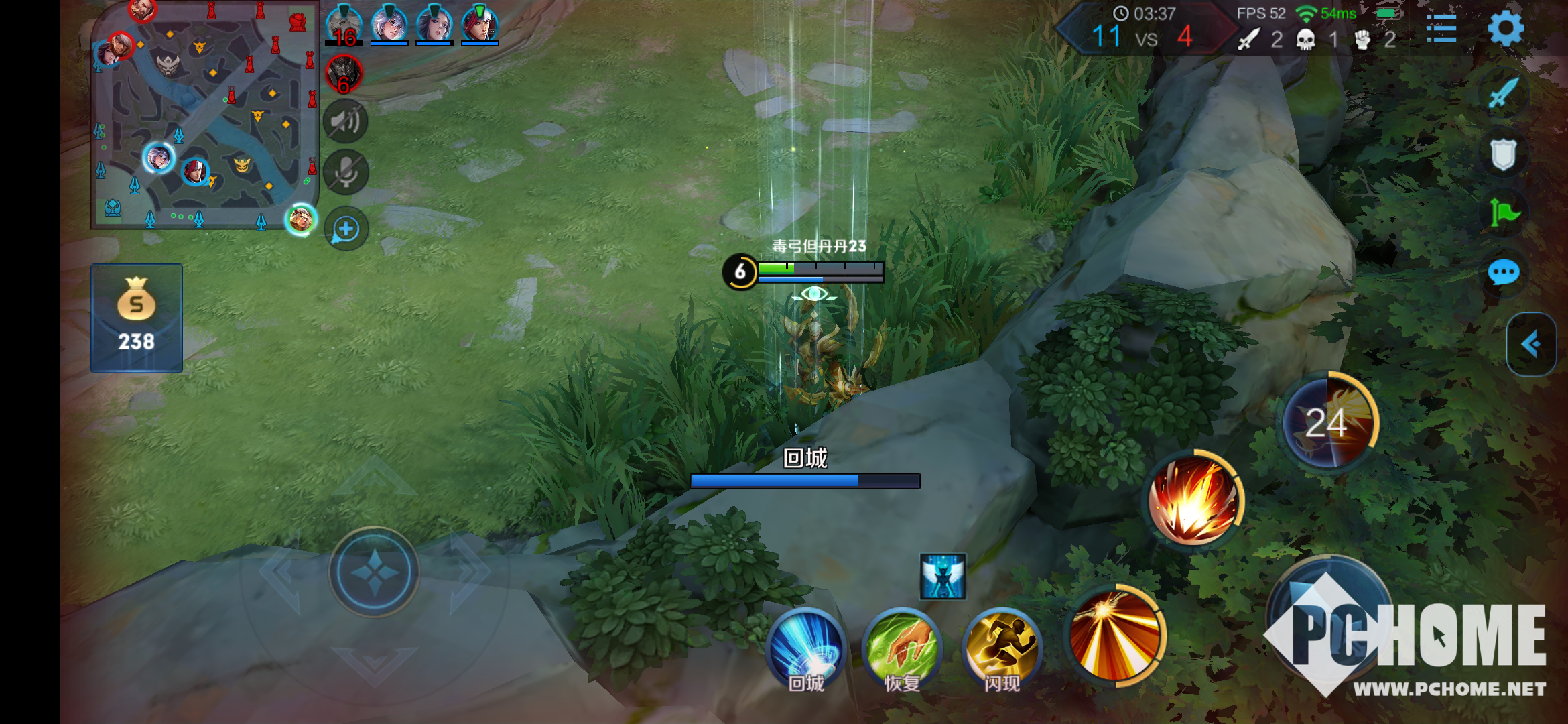Select the red enemy hero portrait

344,74
